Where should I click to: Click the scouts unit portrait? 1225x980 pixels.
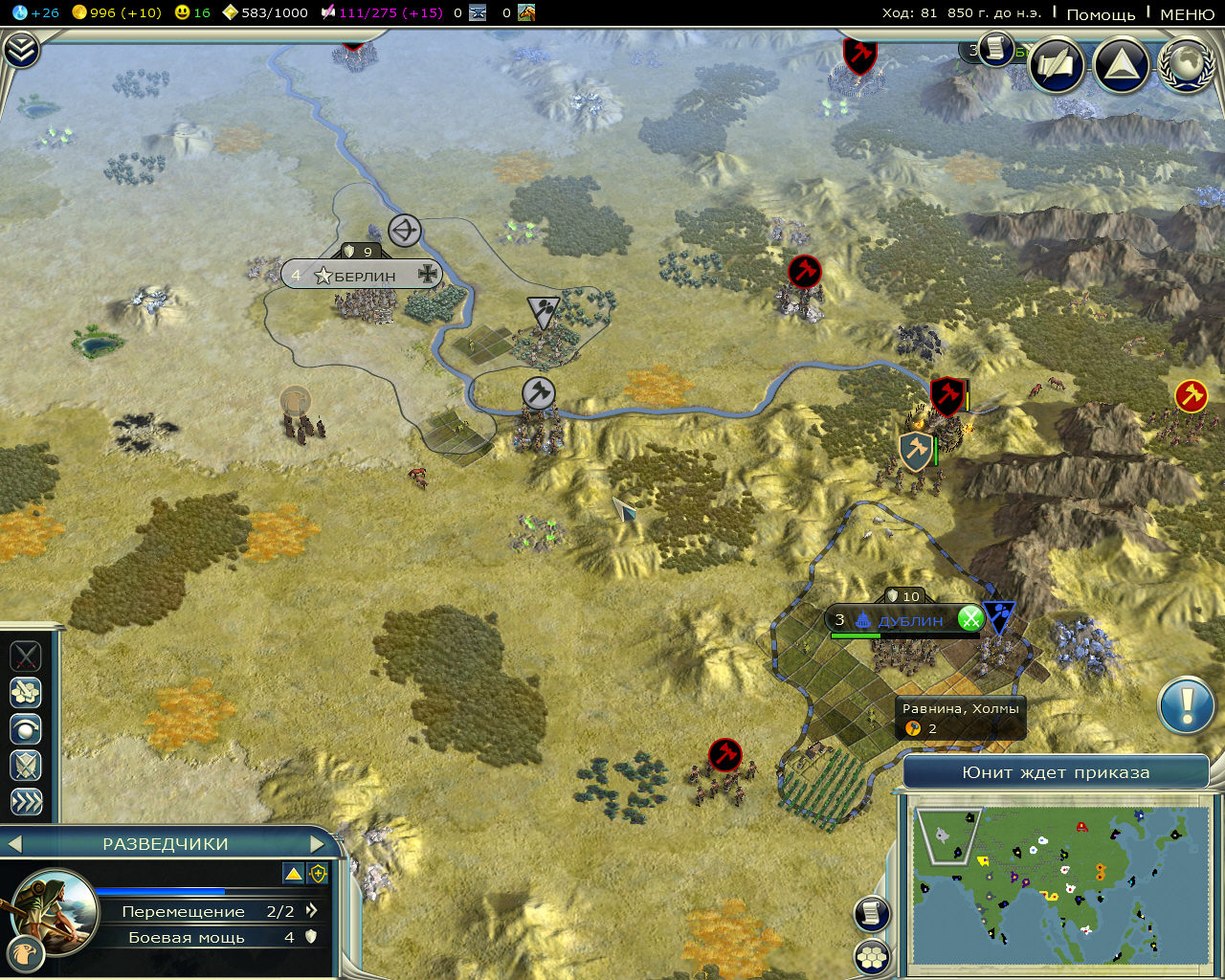[x=55, y=910]
